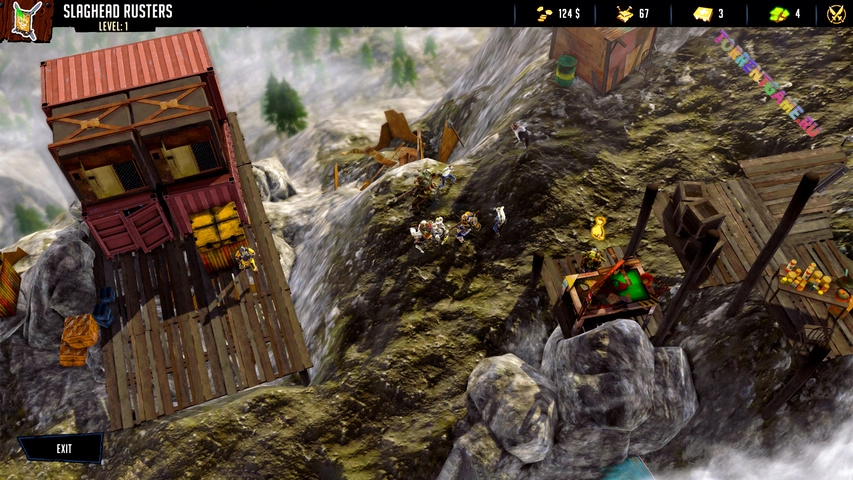Select the Slaghead Rusters gang emblem
This screenshot has height=480, width=853.
coord(27,20)
